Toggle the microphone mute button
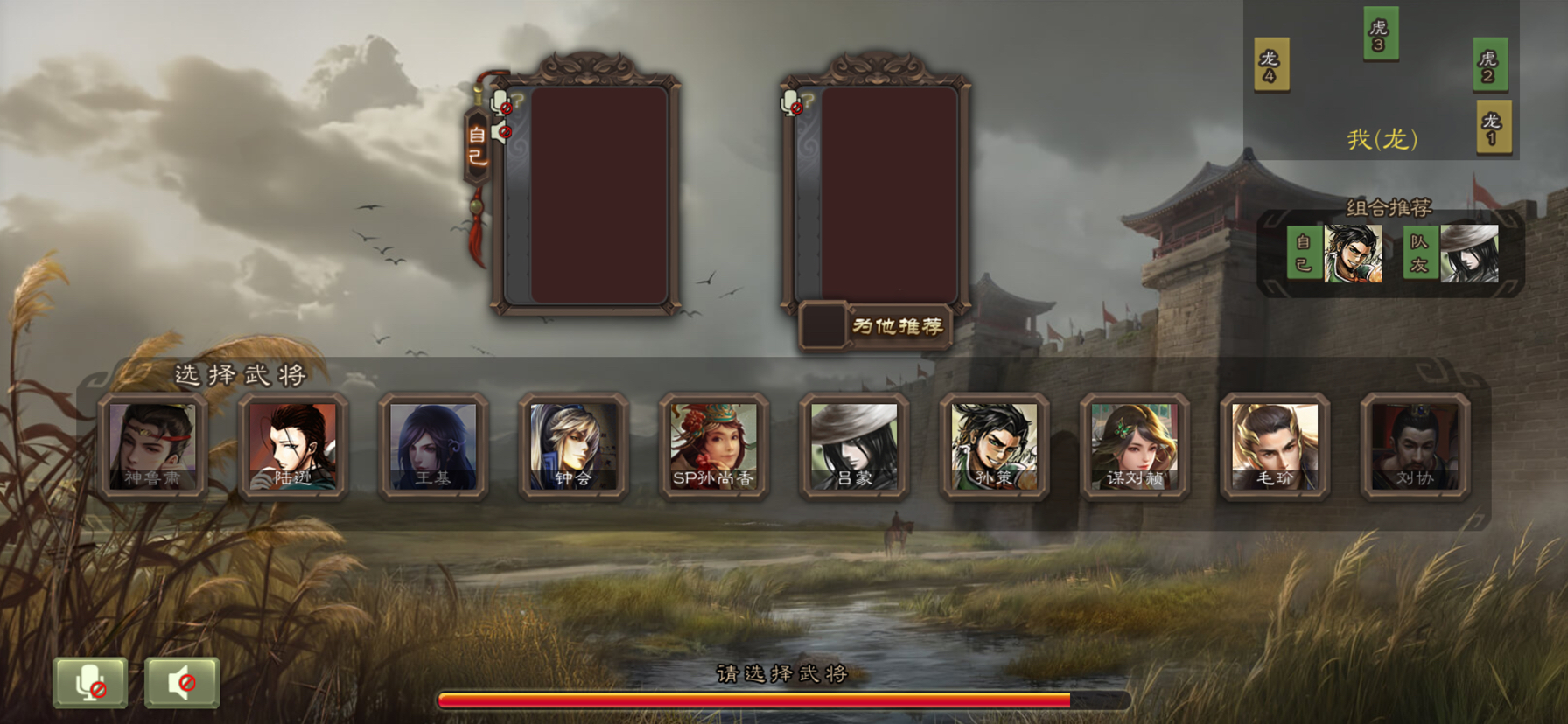1568x724 pixels. pyautogui.click(x=90, y=682)
